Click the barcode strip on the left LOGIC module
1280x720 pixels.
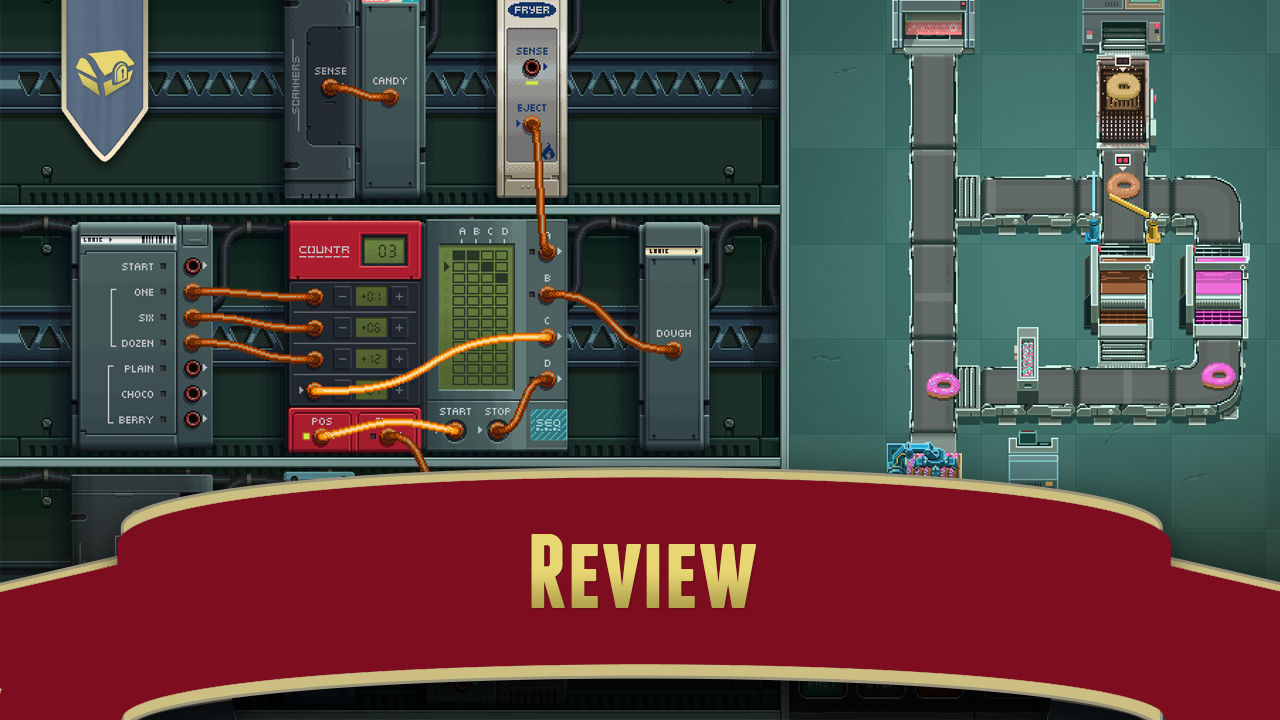click(157, 238)
